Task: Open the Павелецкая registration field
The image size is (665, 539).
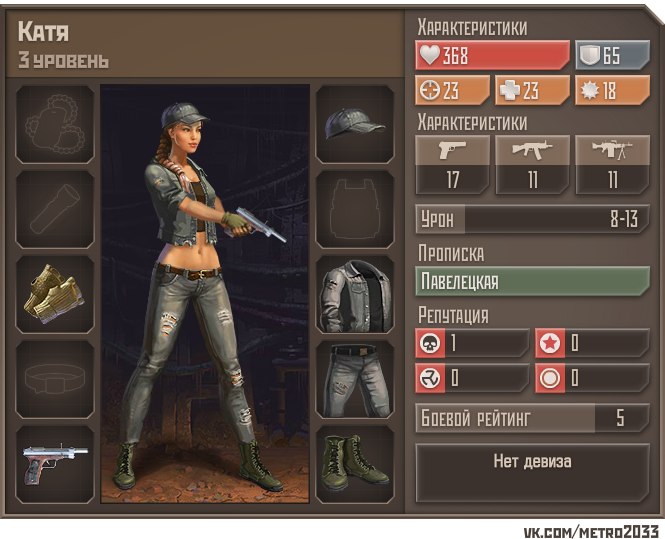Action: click(532, 281)
